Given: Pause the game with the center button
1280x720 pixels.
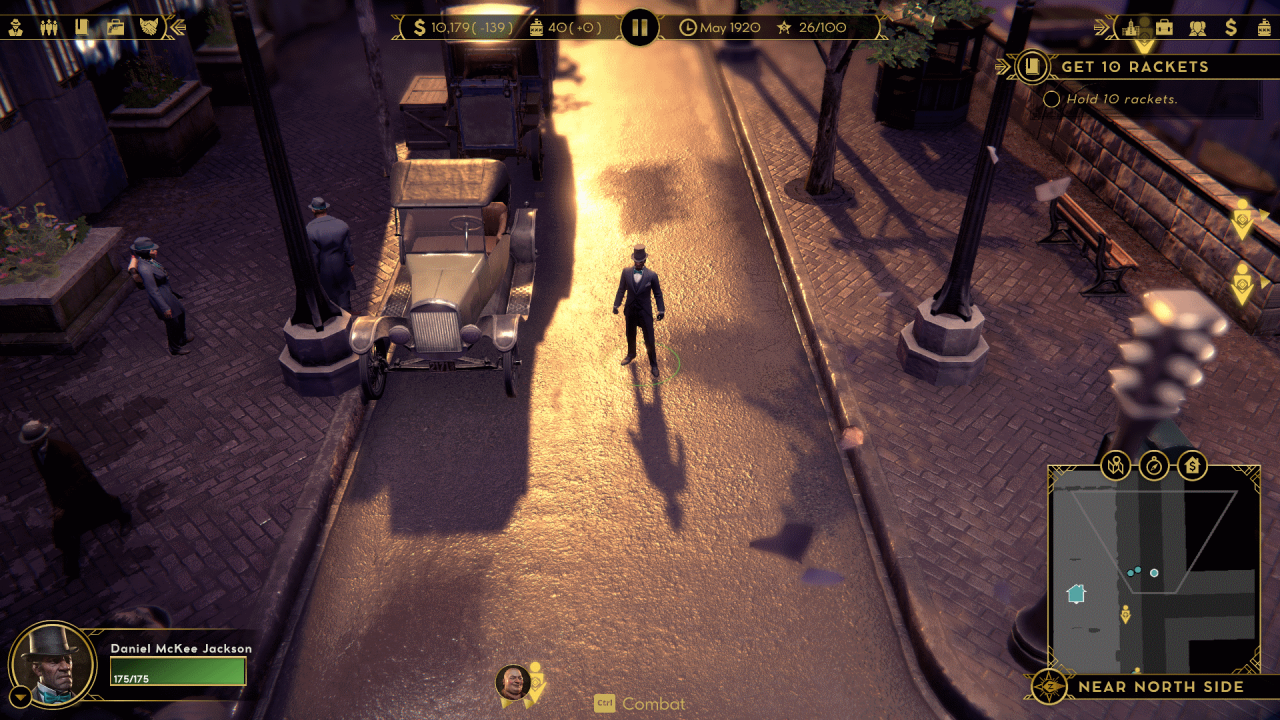Looking at the screenshot, I should (x=640, y=27).
